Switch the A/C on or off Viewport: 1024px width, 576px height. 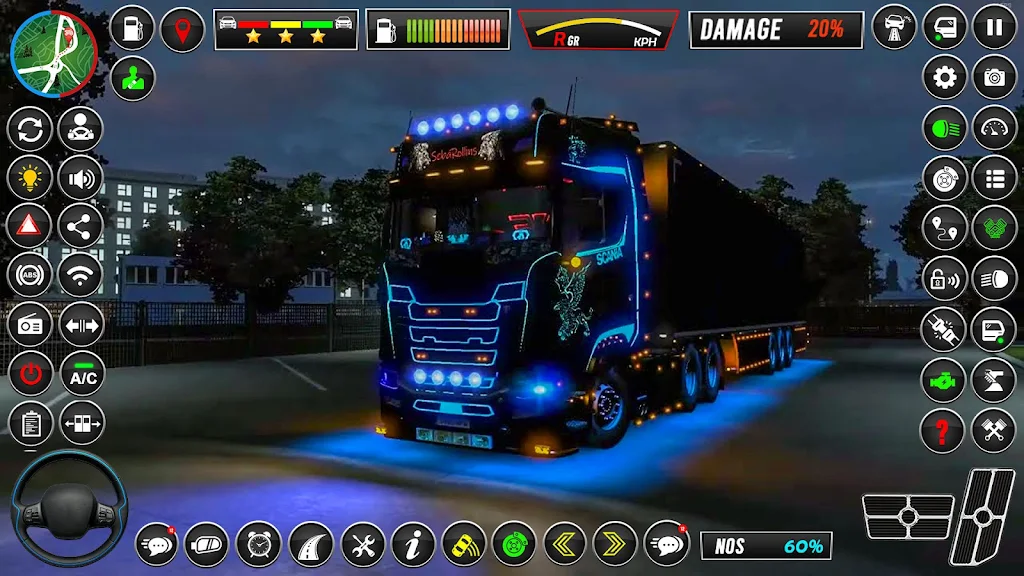82,375
